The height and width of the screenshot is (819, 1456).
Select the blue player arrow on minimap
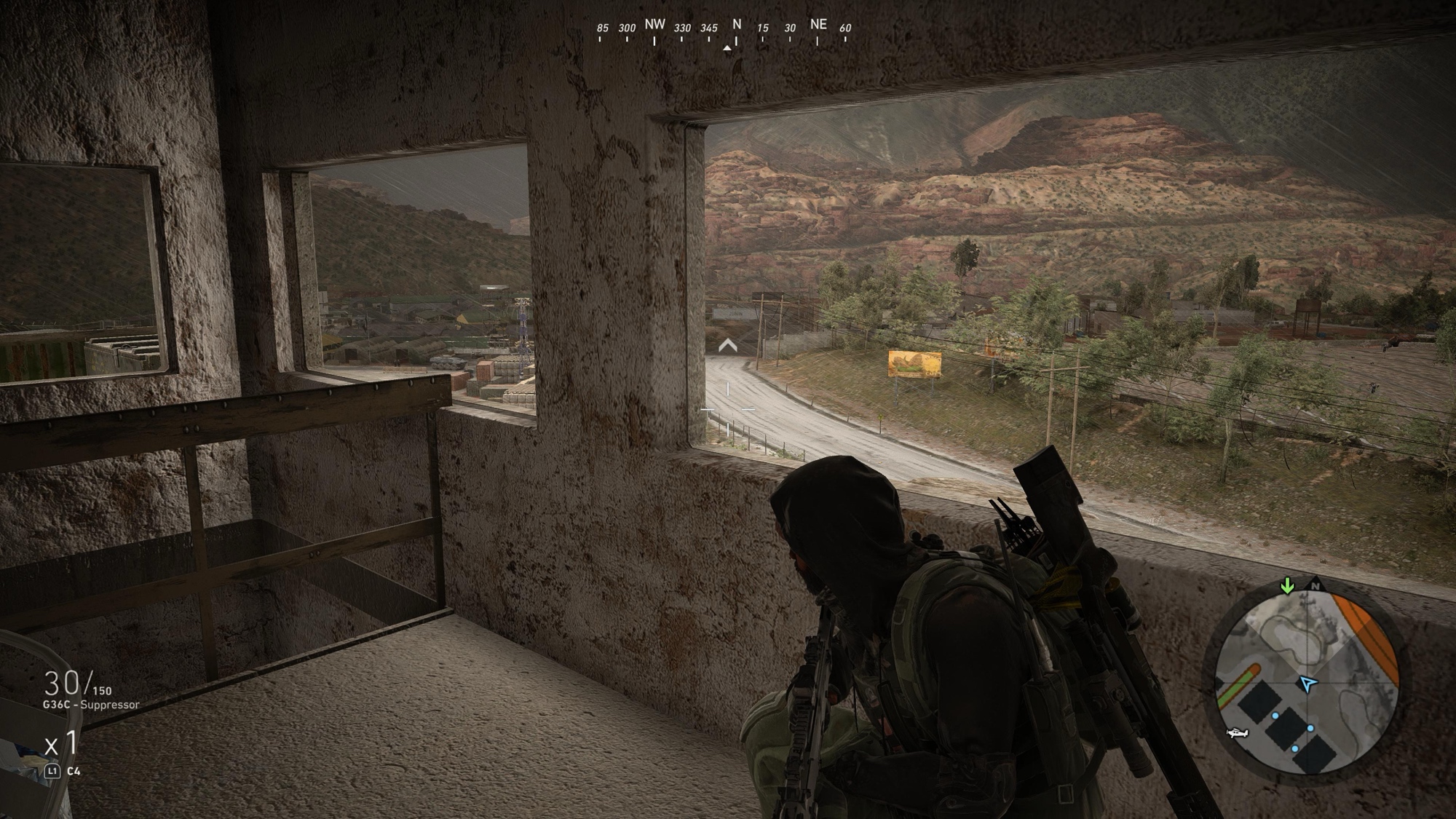1308,684
